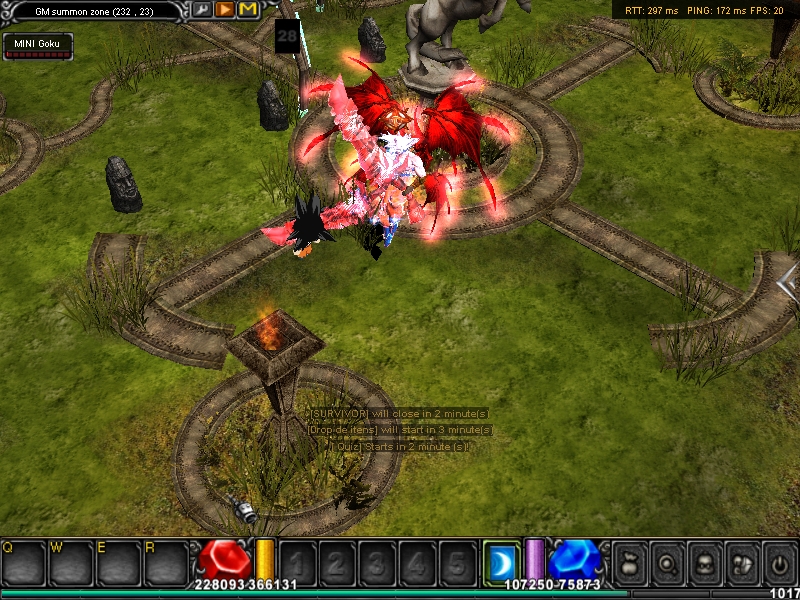Pick skill slot number 5

[x=456, y=562]
